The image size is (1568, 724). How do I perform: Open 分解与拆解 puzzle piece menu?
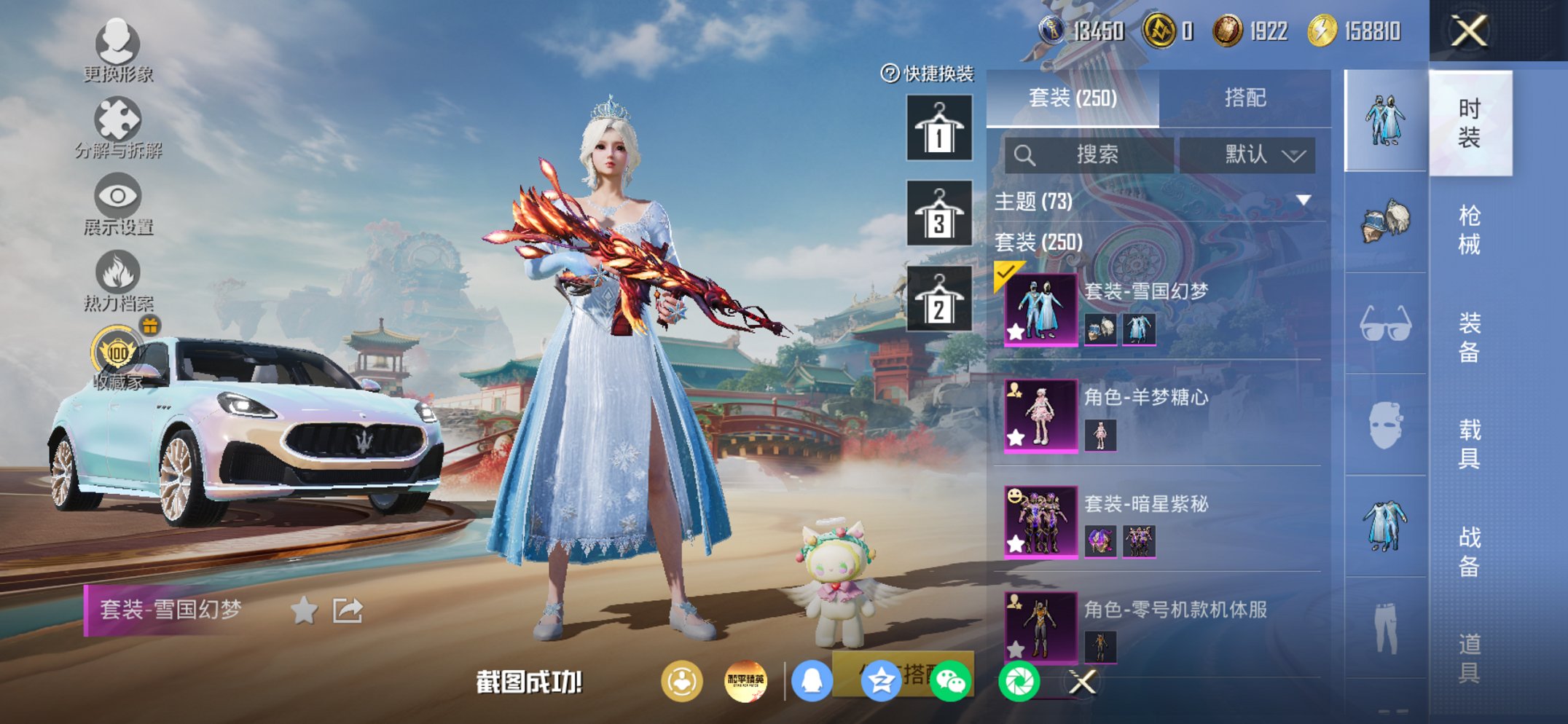click(x=117, y=127)
